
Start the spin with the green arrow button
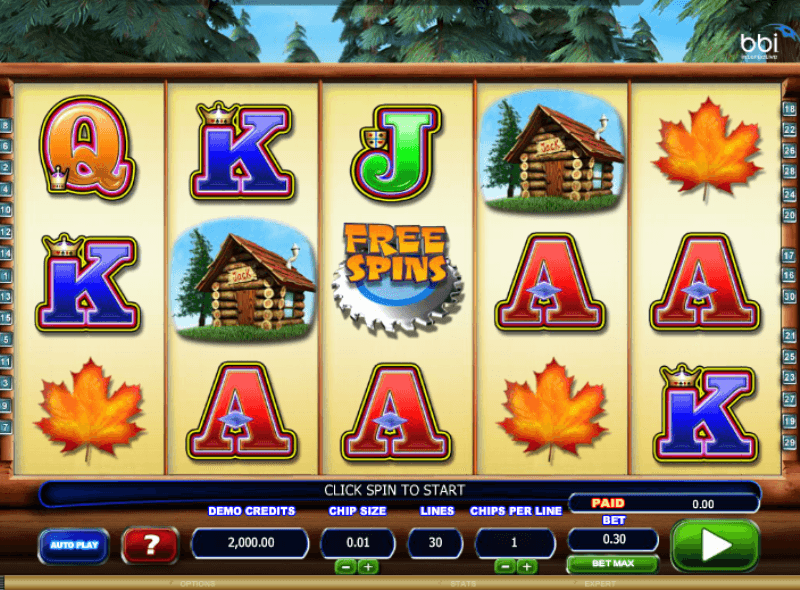(714, 545)
